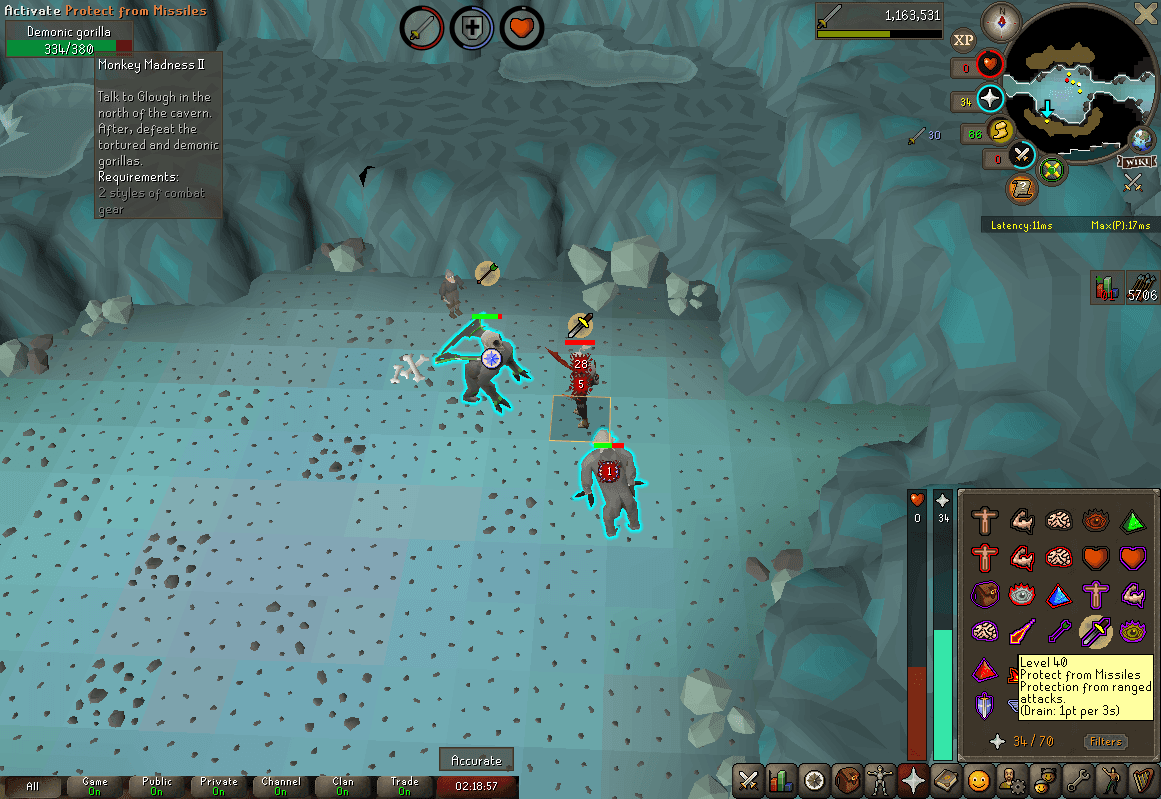Switch to the Skills tab
1161x799 pixels.
point(781,780)
